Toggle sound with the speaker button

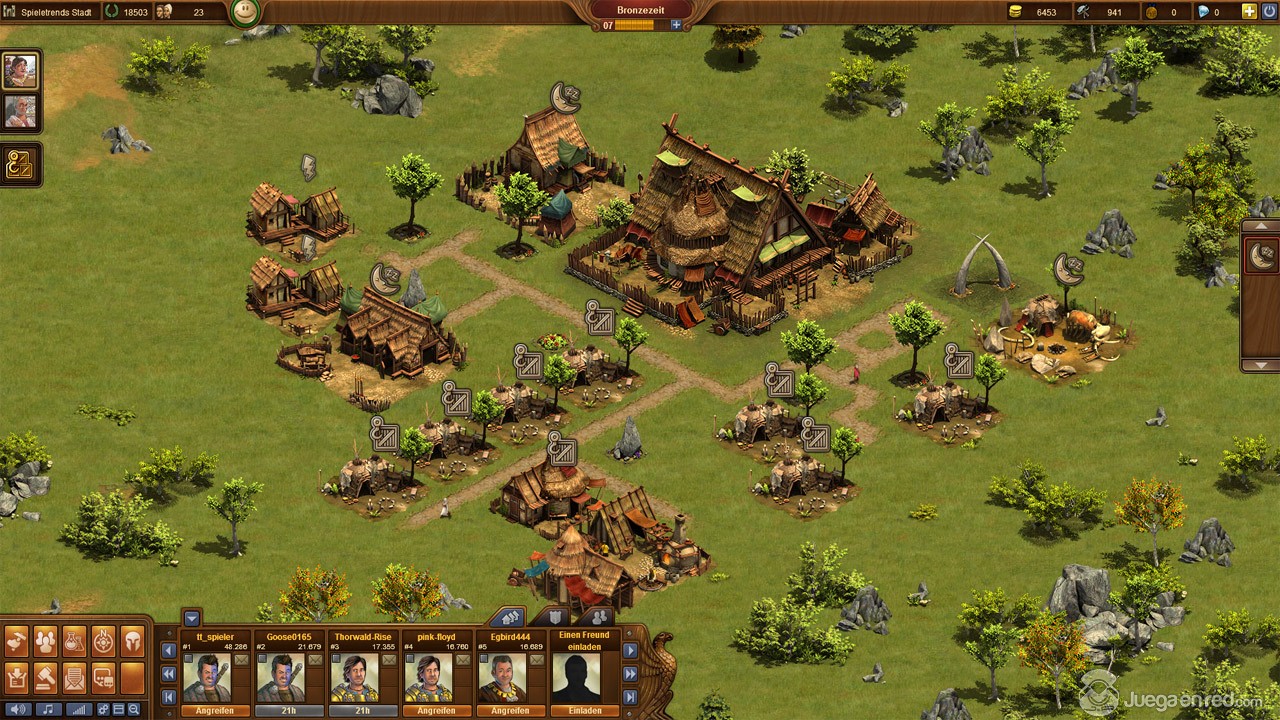coord(17,709)
